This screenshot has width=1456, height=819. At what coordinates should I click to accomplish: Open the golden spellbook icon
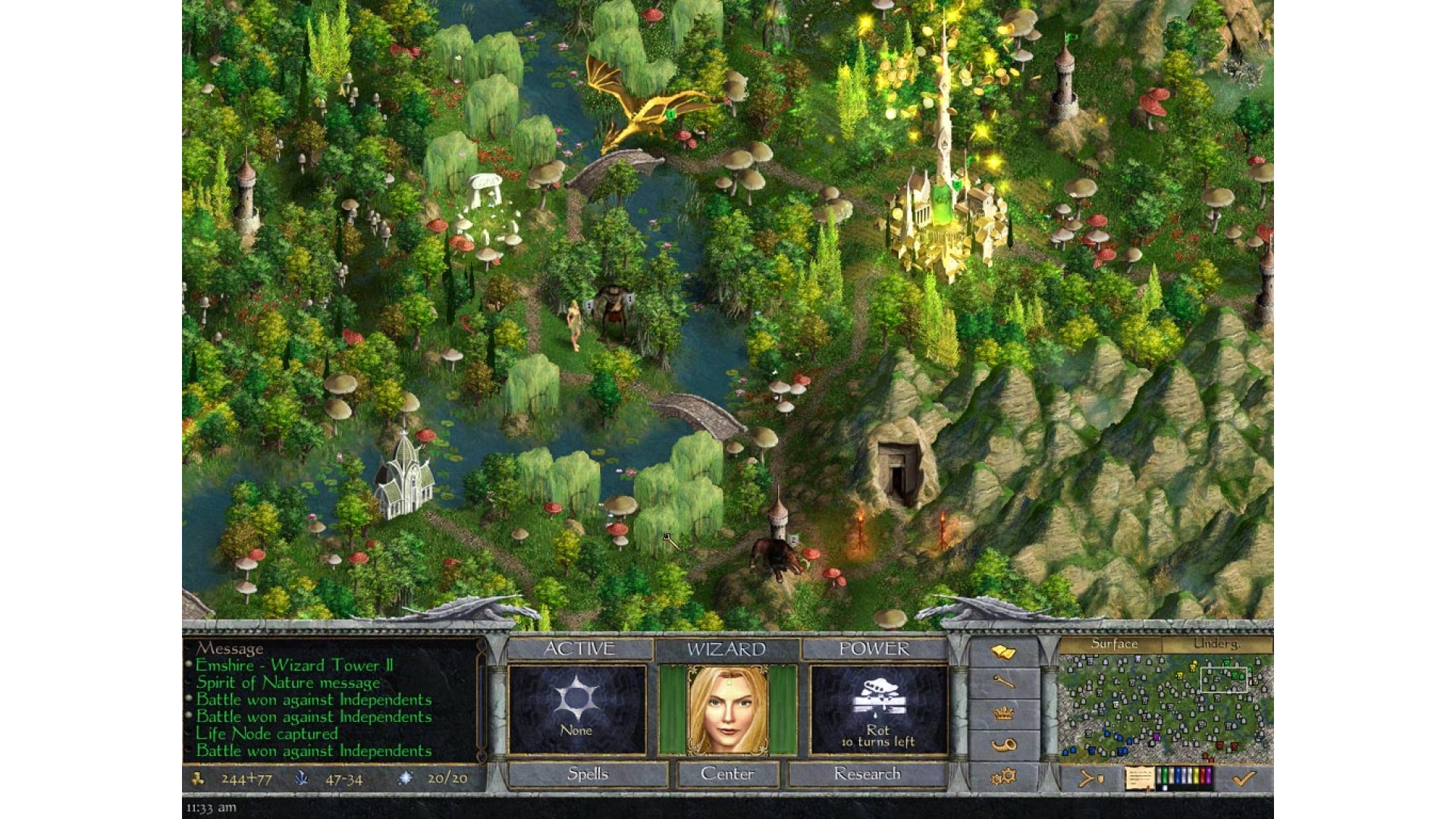pyautogui.click(x=1003, y=652)
